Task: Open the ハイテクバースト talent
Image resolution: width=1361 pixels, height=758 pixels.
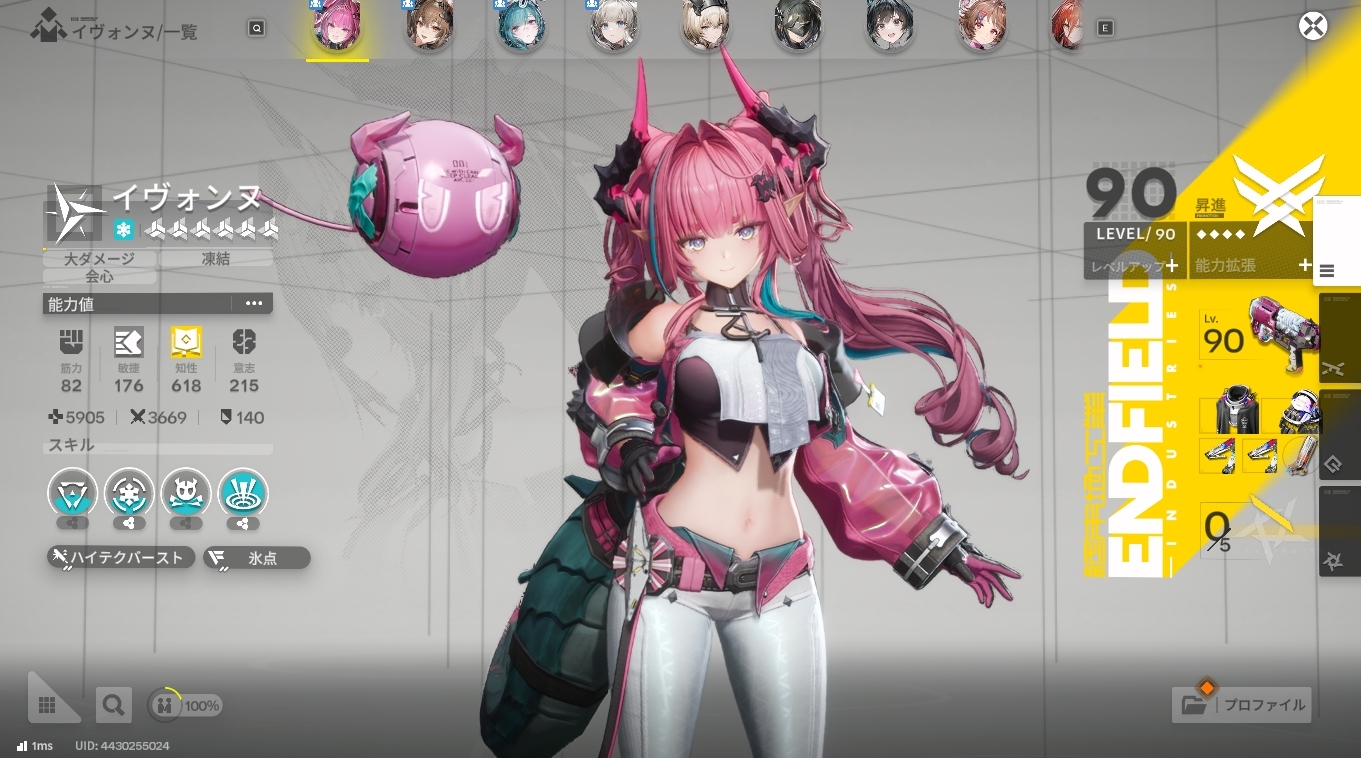Action: pos(121,558)
